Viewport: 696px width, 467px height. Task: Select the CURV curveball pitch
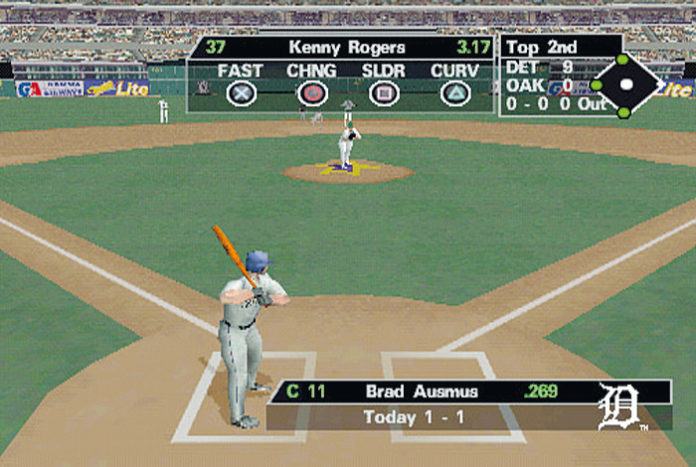point(455,93)
